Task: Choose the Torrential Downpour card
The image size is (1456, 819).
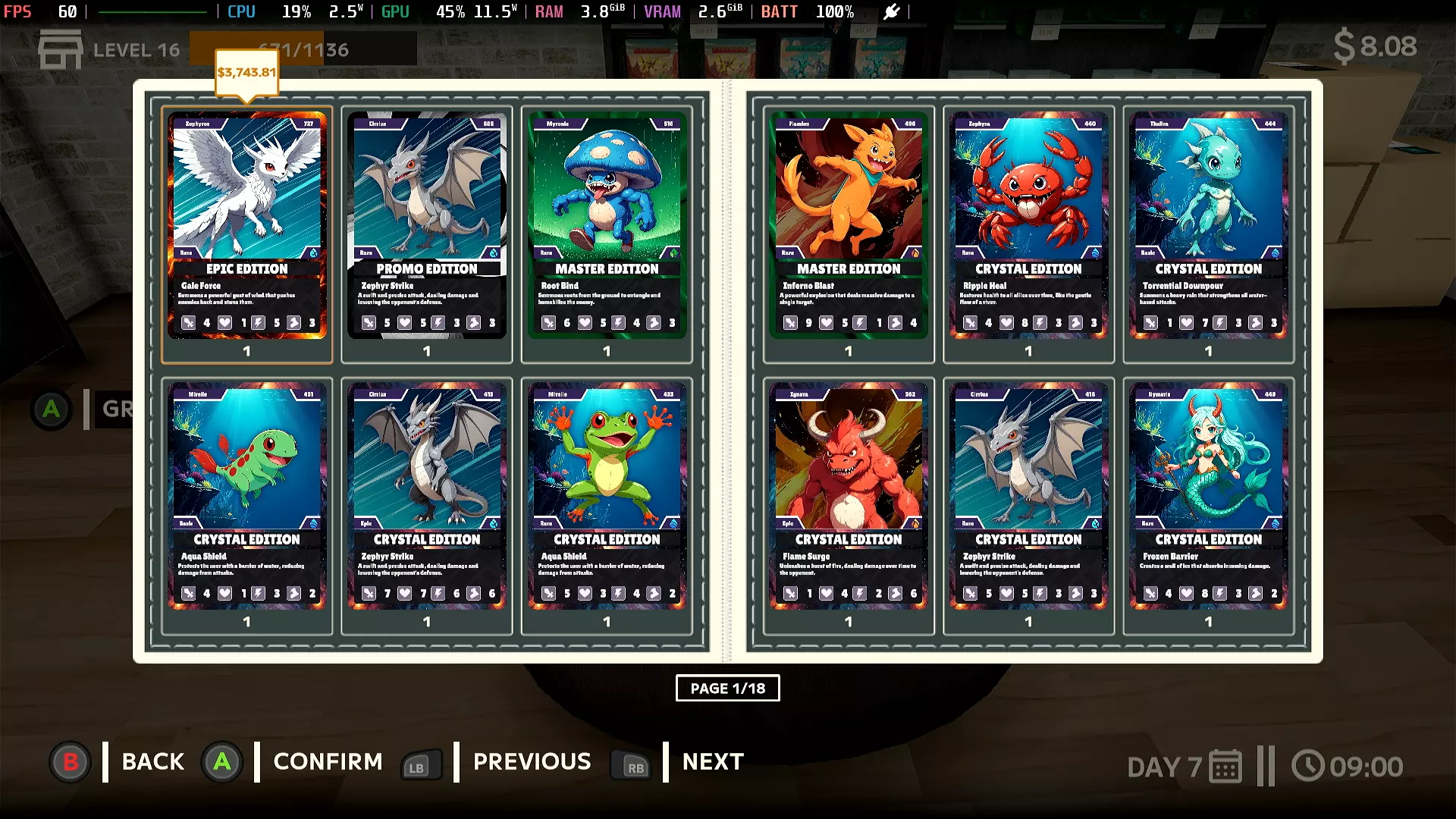Action: point(1208,225)
